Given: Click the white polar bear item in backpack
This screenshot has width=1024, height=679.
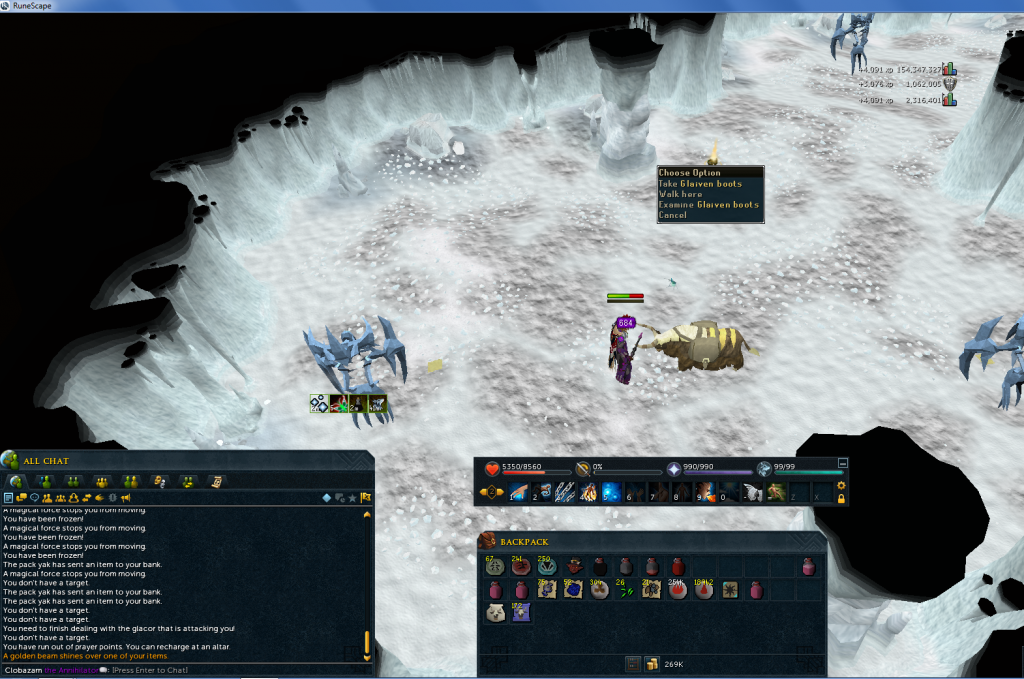Looking at the screenshot, I should tap(495, 614).
